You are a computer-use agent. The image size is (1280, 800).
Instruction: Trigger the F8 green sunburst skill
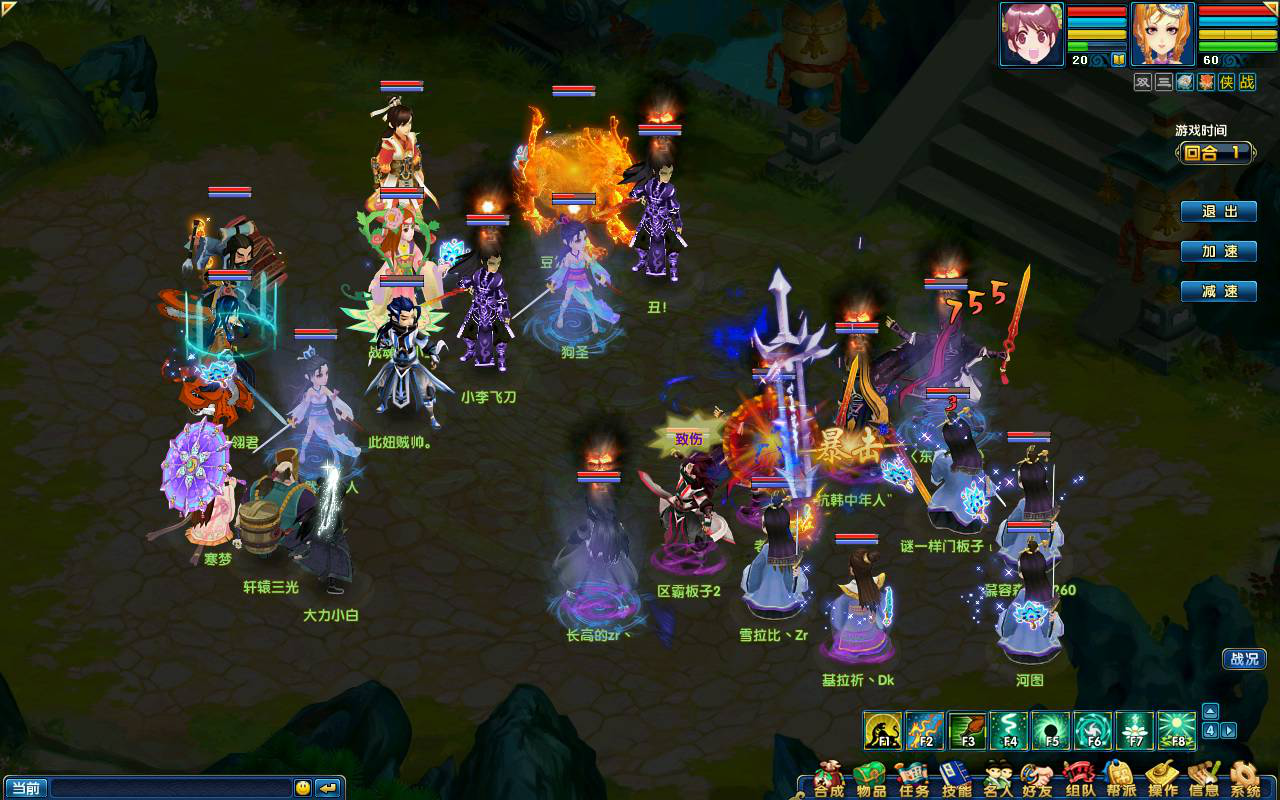point(1177,731)
